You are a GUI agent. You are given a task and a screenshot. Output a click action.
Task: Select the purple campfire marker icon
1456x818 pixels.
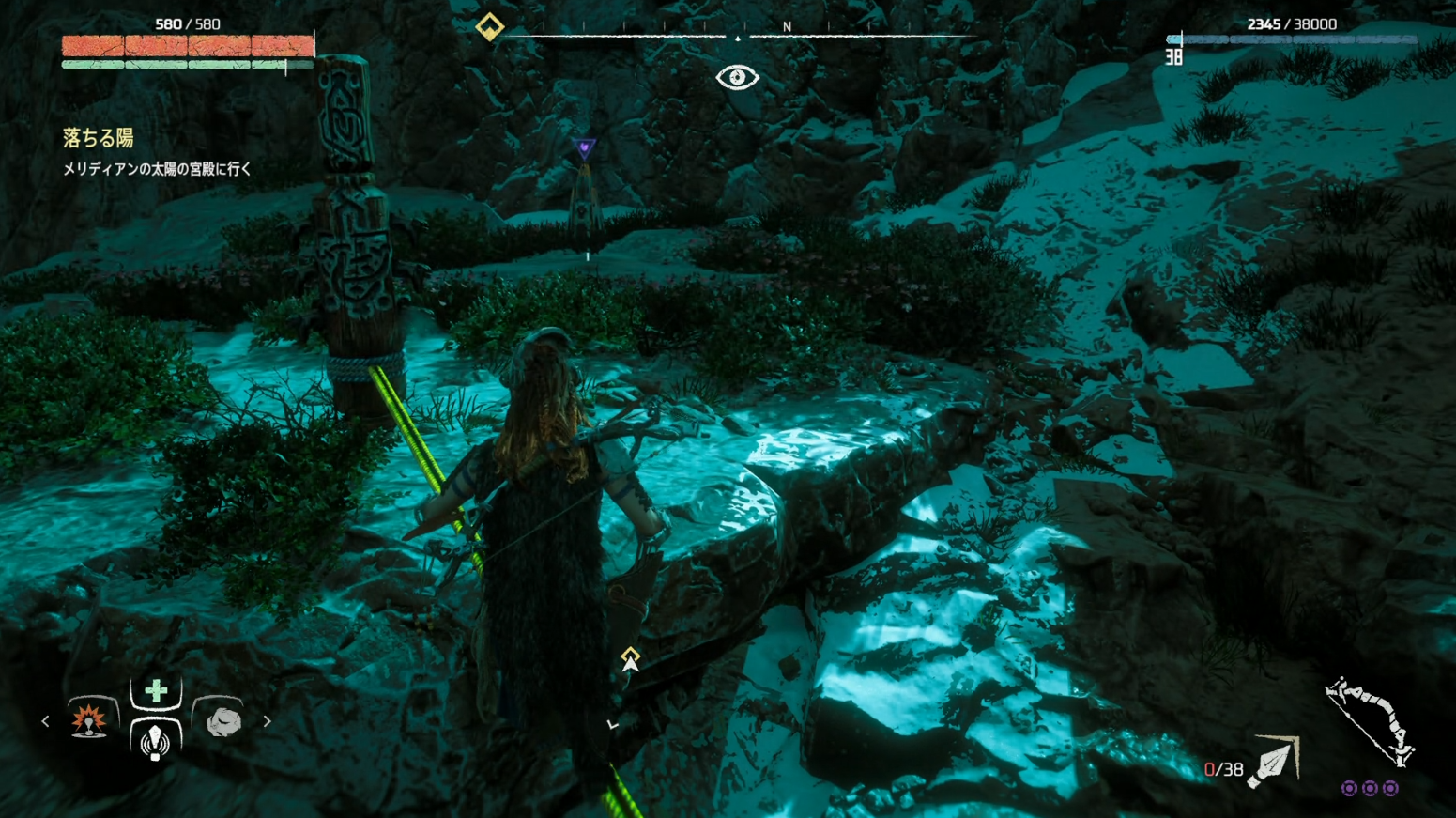[x=584, y=147]
